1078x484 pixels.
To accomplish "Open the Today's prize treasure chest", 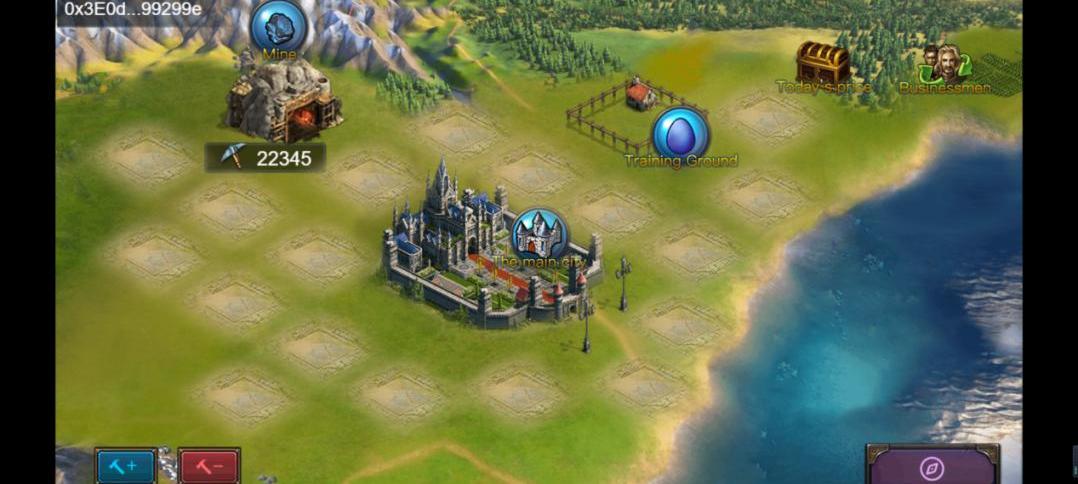I will (x=823, y=63).
